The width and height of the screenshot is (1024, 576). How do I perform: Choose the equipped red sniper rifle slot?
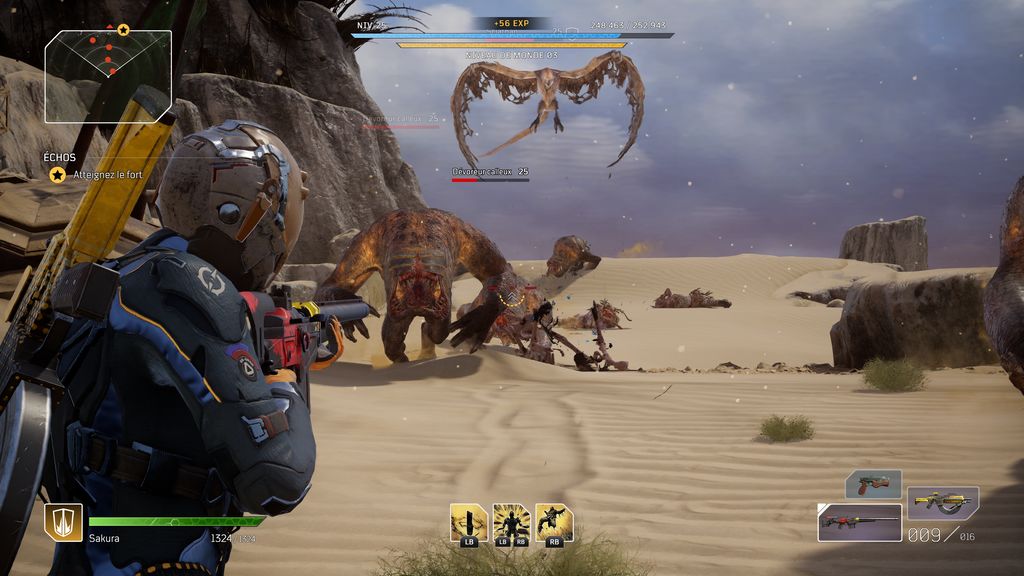[859, 522]
